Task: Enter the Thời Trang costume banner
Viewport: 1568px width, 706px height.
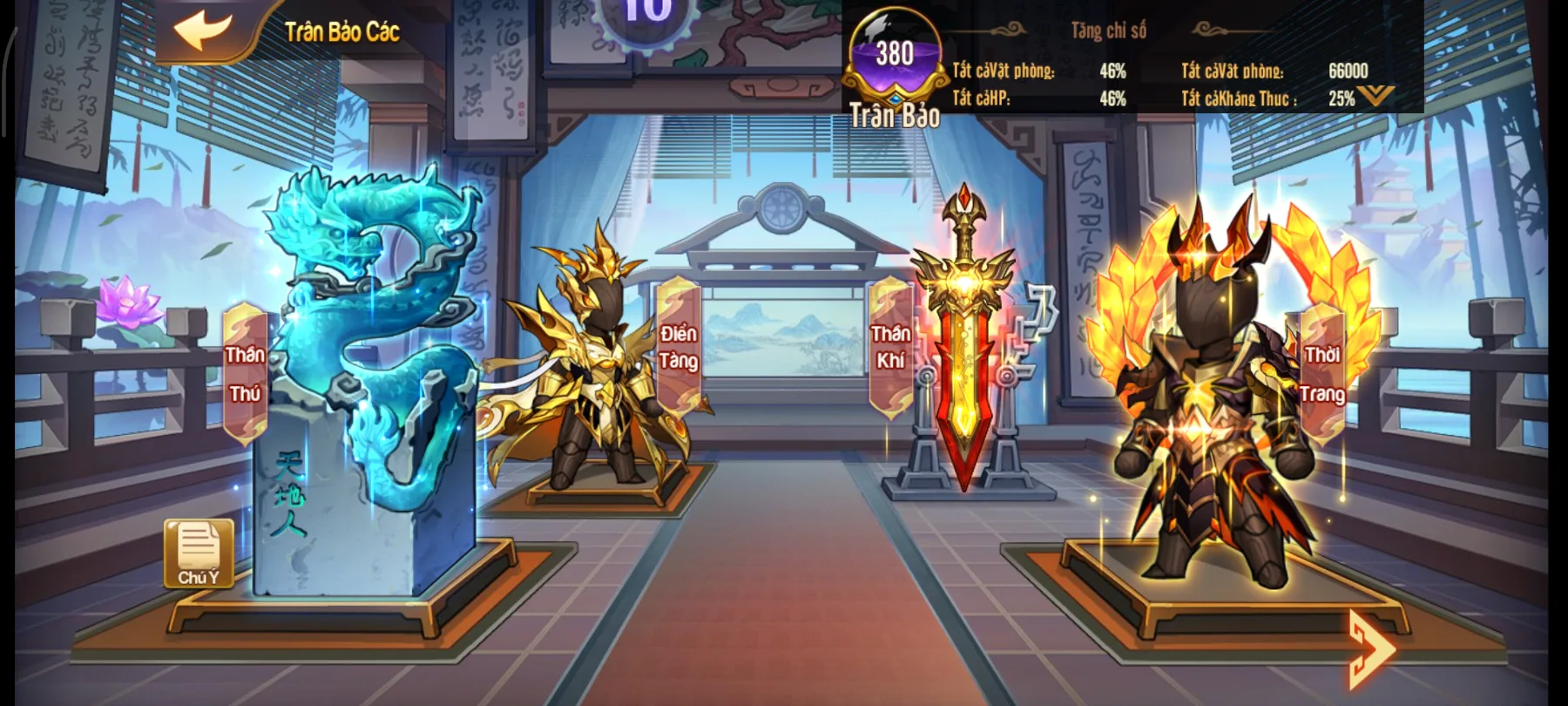Action: tap(1322, 373)
